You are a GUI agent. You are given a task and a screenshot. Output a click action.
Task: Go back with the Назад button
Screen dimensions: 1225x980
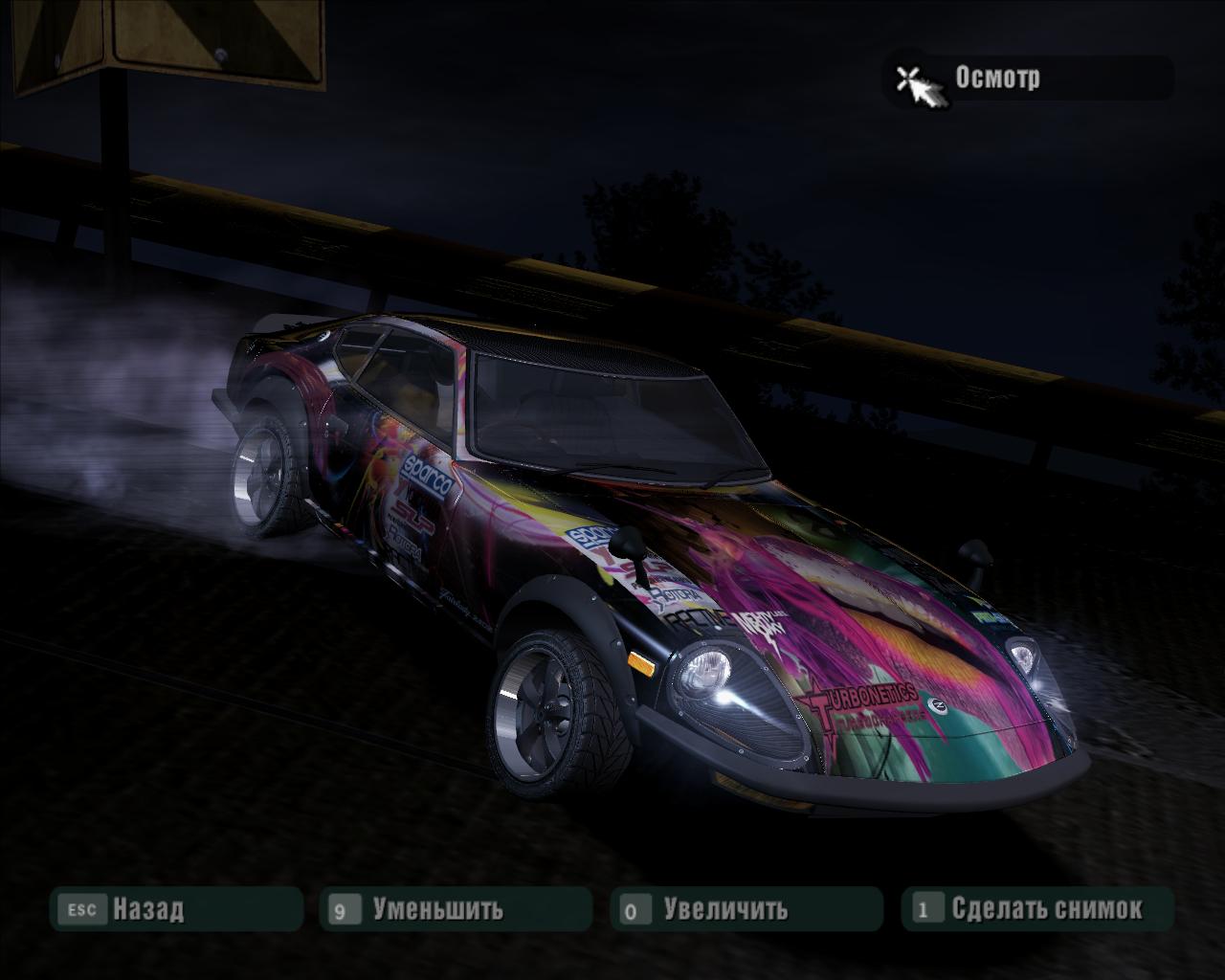click(x=176, y=908)
